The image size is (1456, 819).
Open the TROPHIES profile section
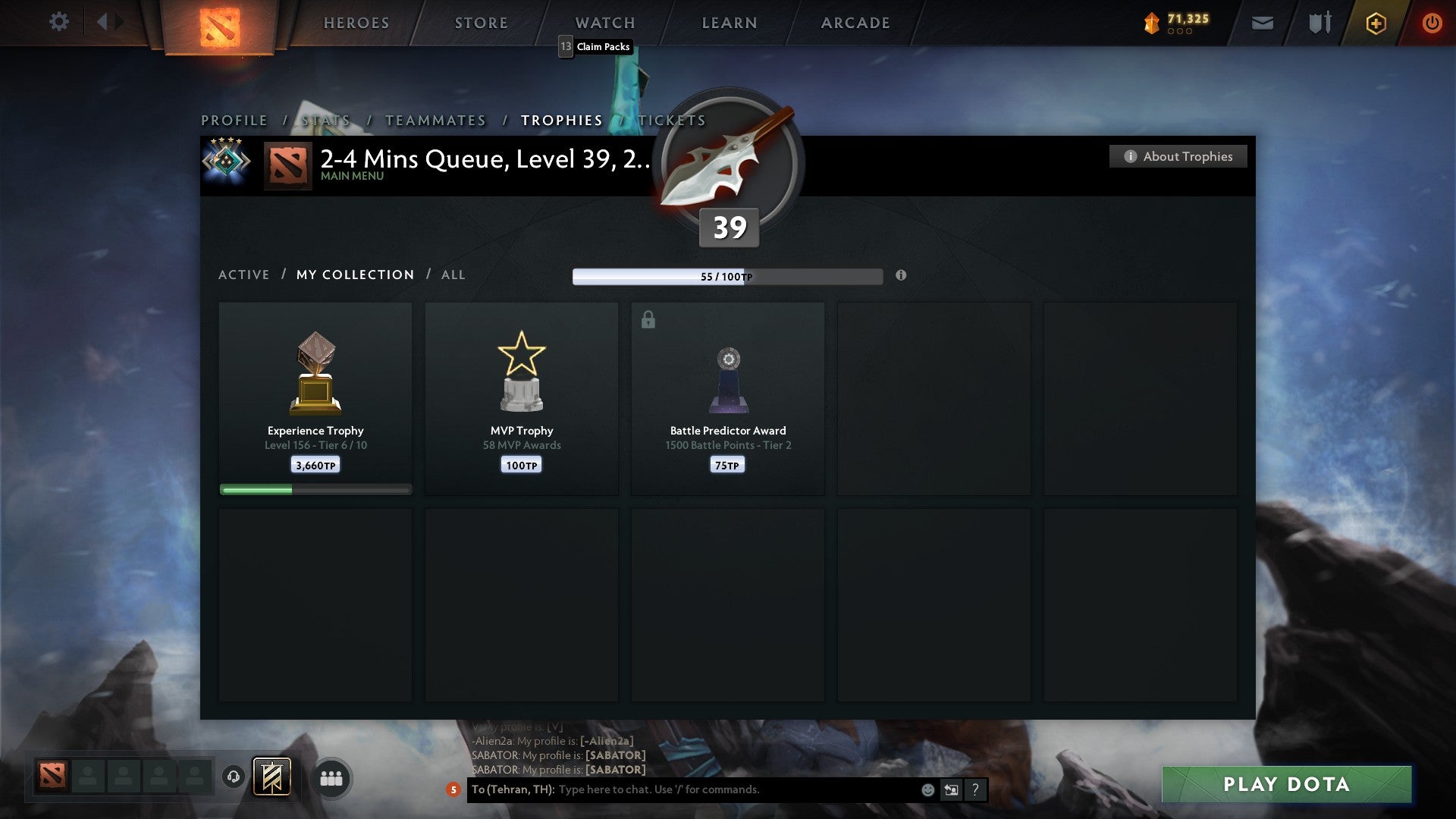[560, 120]
